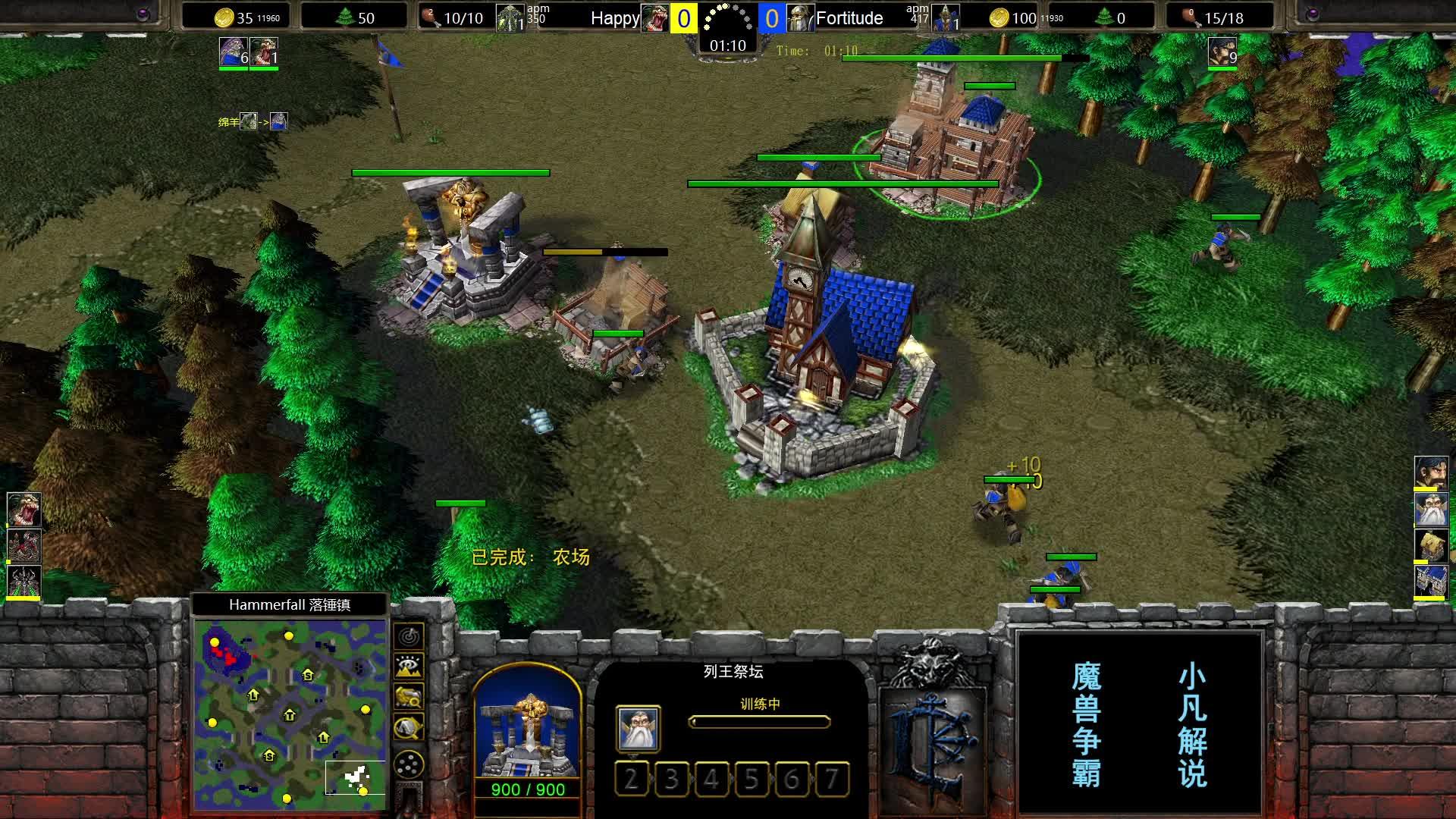Image resolution: width=1456 pixels, height=819 pixels.
Task: Select the top undead hero portrait on left
Action: point(24,509)
